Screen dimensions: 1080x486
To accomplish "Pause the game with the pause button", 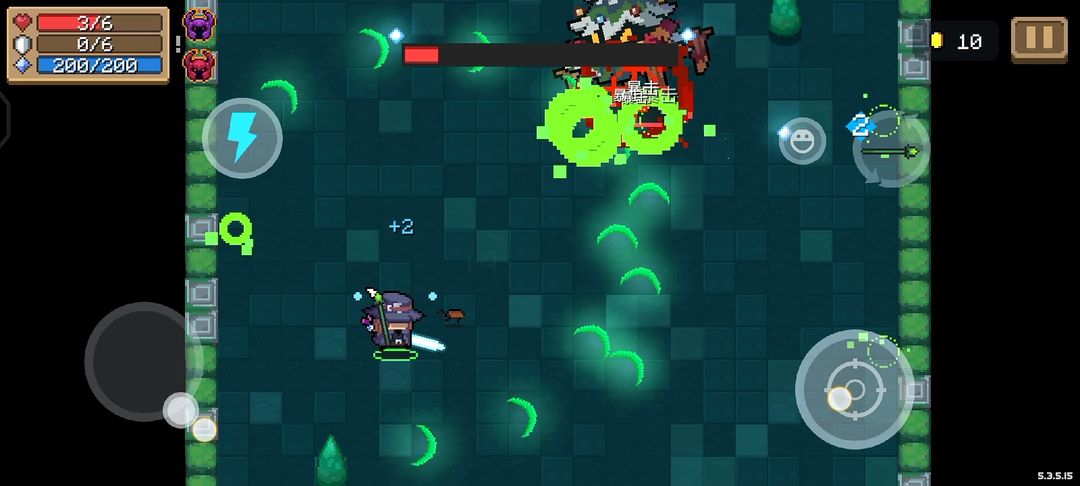I will click(x=1039, y=39).
